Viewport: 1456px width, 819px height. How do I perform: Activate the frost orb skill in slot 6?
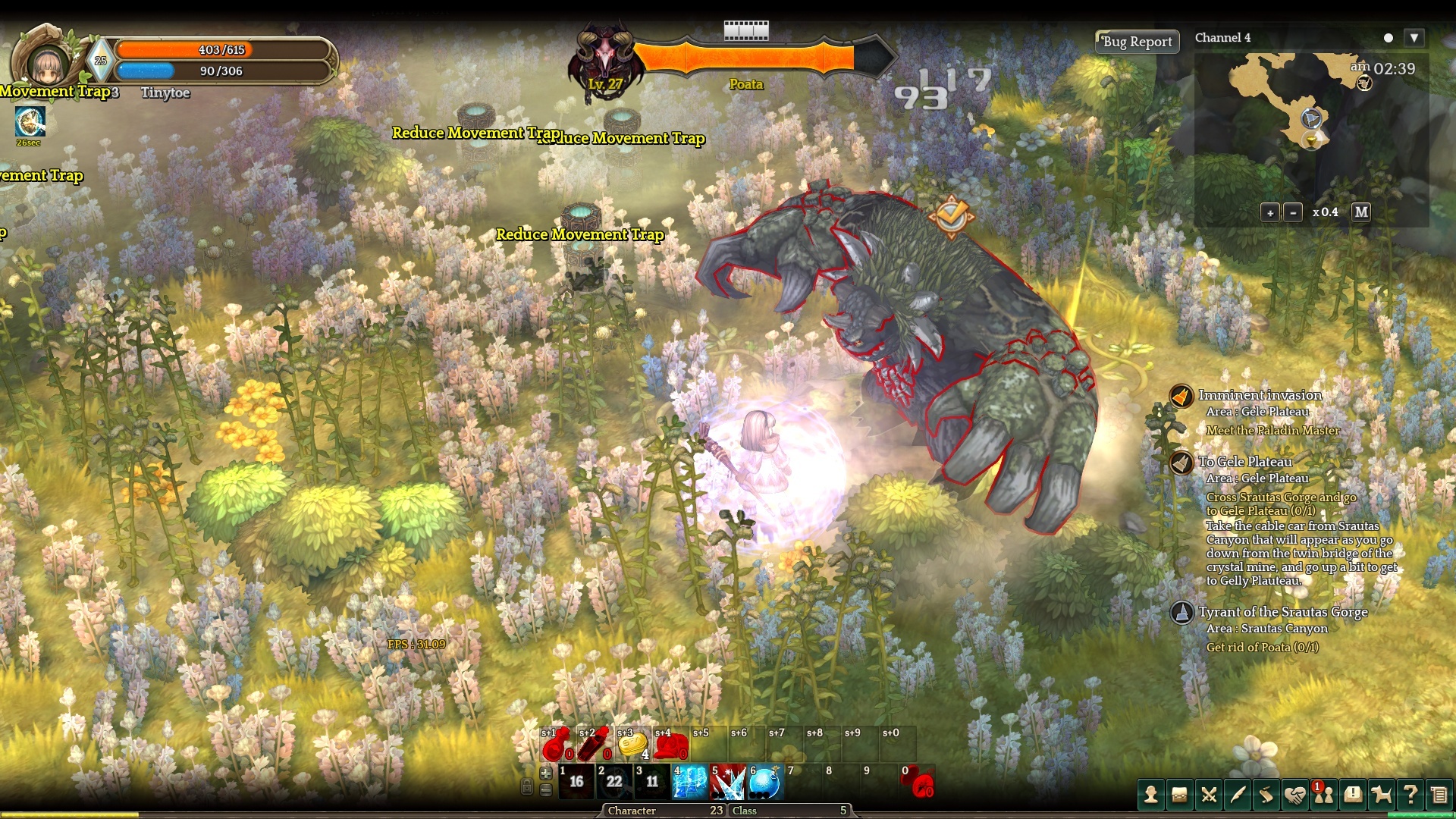(765, 783)
